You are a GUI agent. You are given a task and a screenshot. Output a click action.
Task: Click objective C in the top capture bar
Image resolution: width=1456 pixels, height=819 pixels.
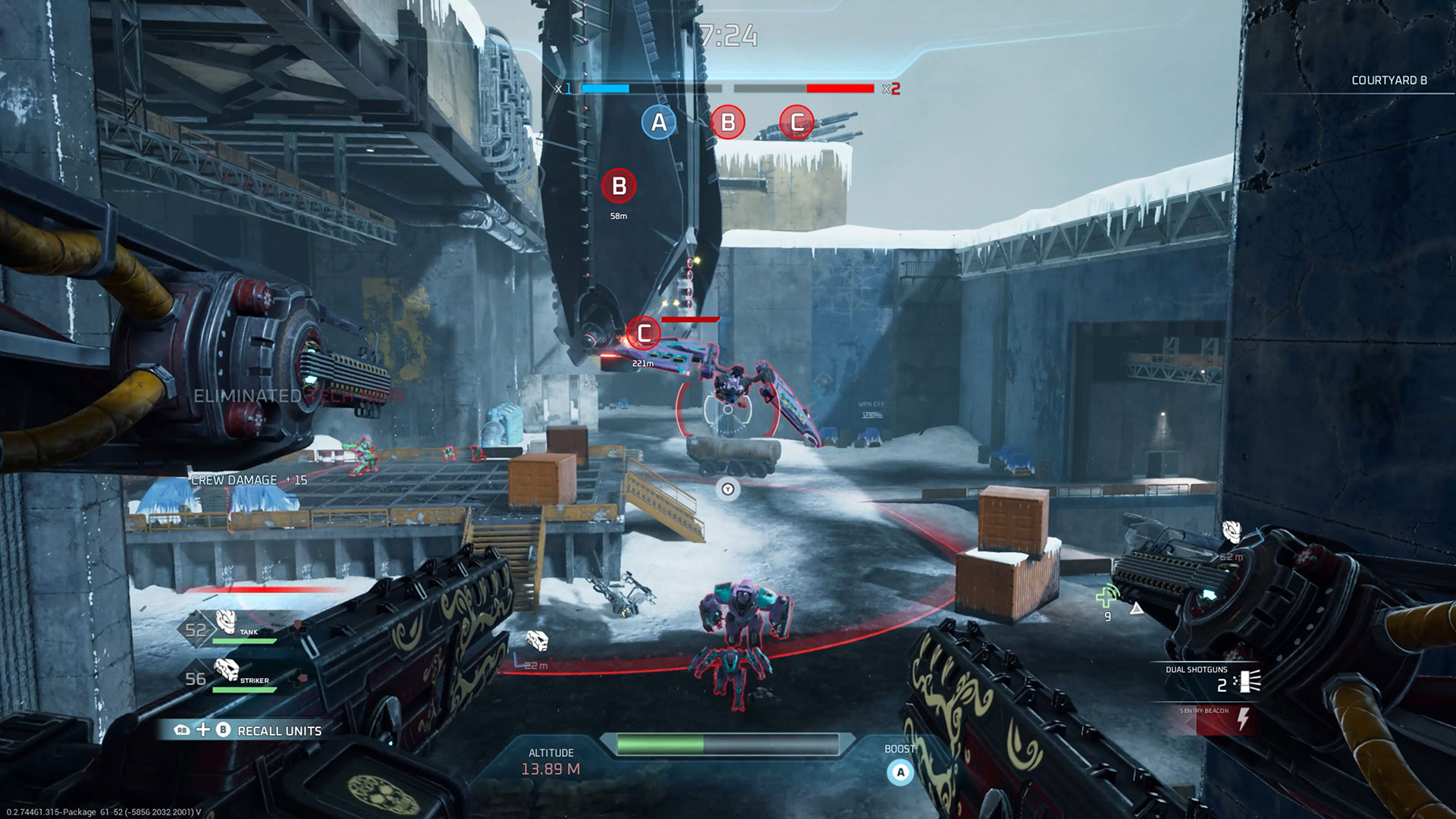pos(796,122)
